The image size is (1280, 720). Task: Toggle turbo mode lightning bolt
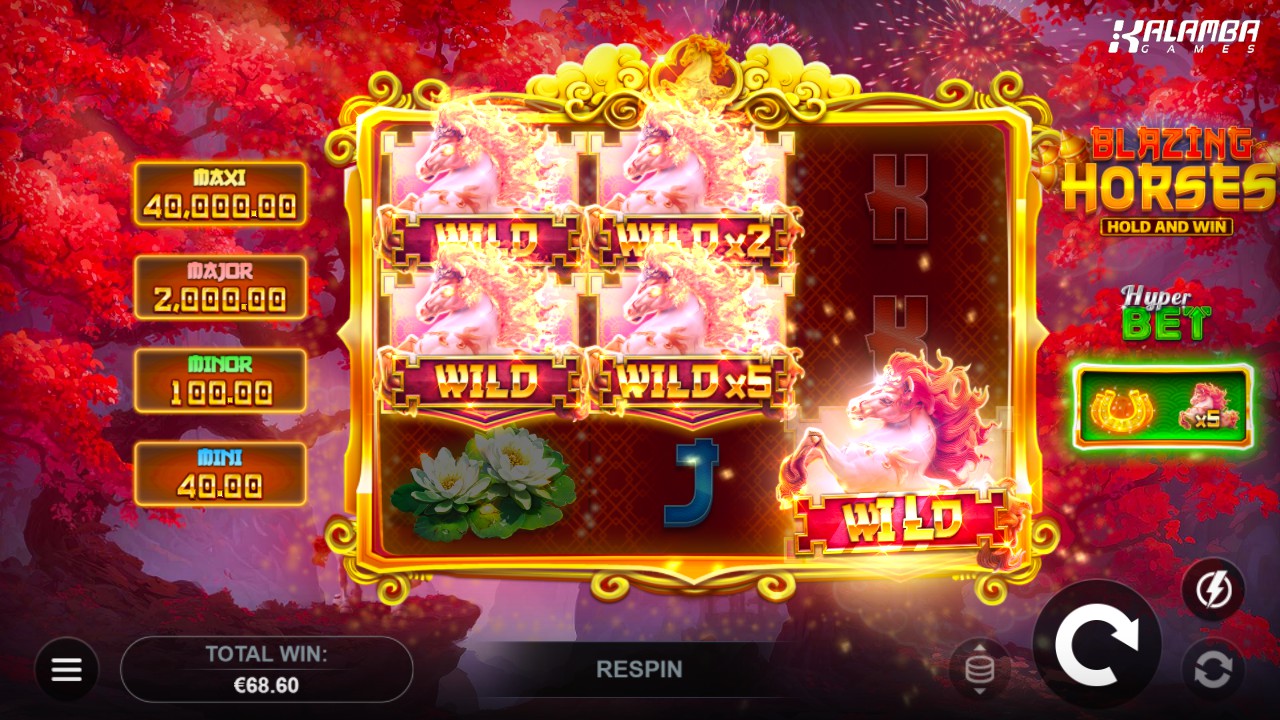click(x=1213, y=590)
